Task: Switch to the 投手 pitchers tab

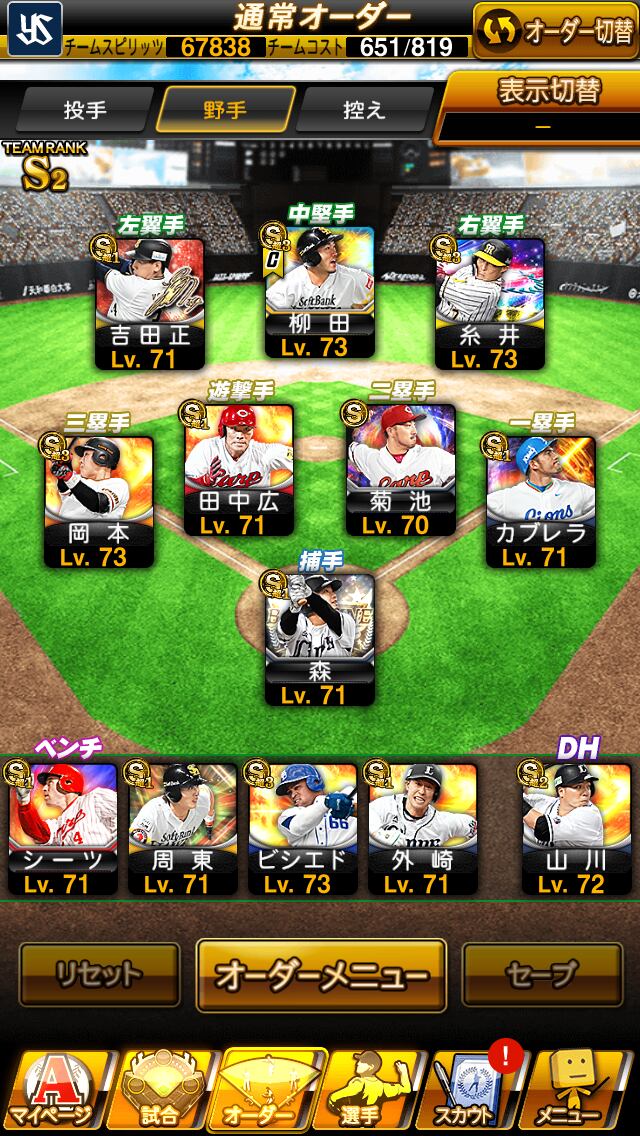Action: 85,110
